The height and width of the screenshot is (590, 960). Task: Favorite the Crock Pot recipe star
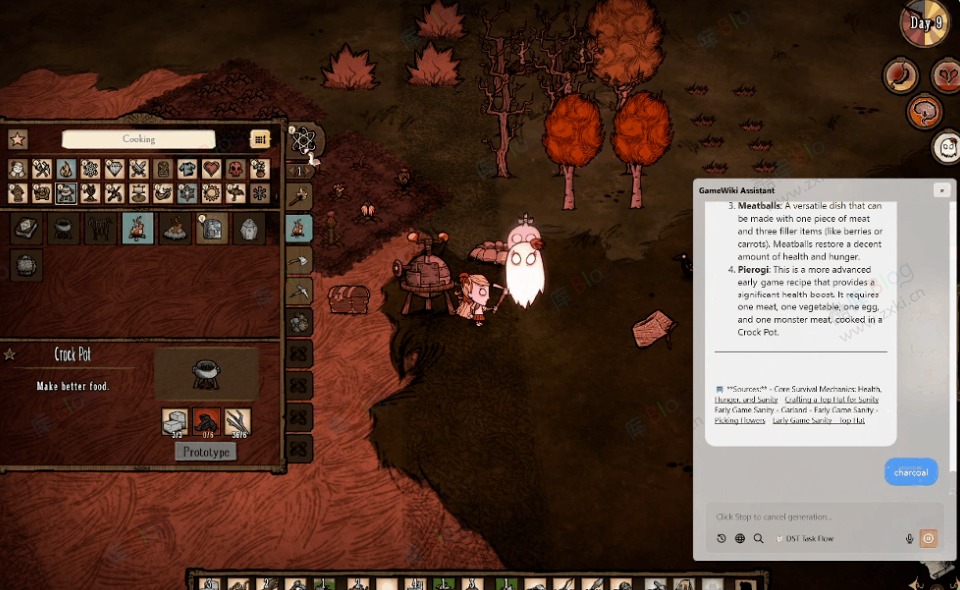[x=10, y=354]
